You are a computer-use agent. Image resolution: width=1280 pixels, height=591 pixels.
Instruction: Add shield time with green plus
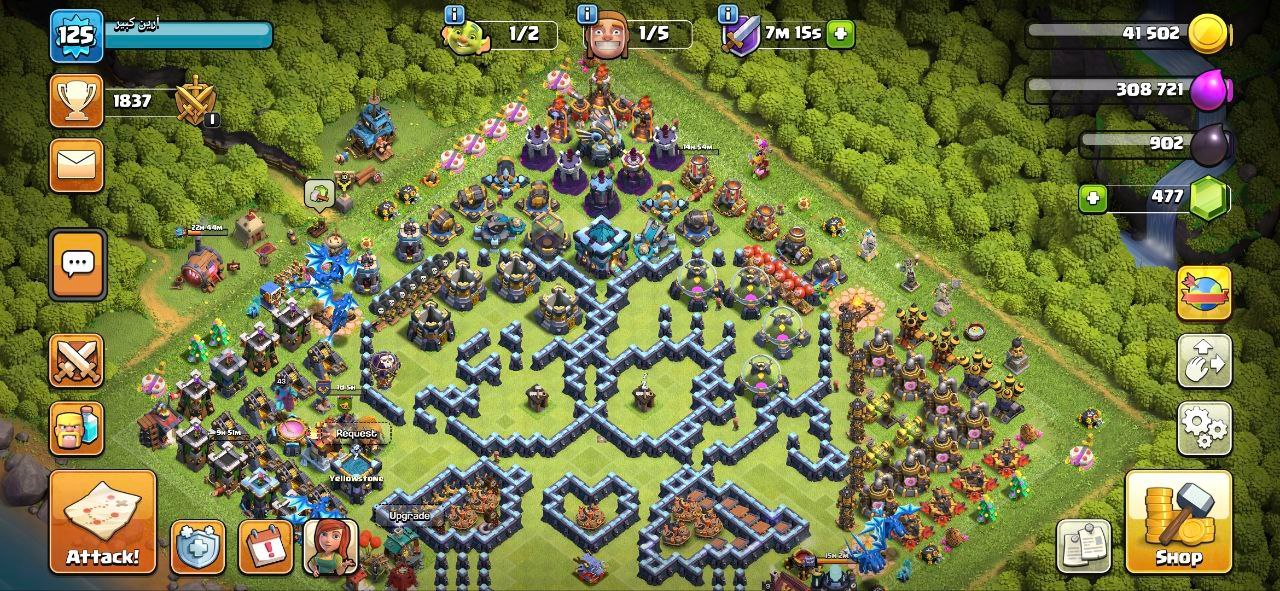(840, 34)
